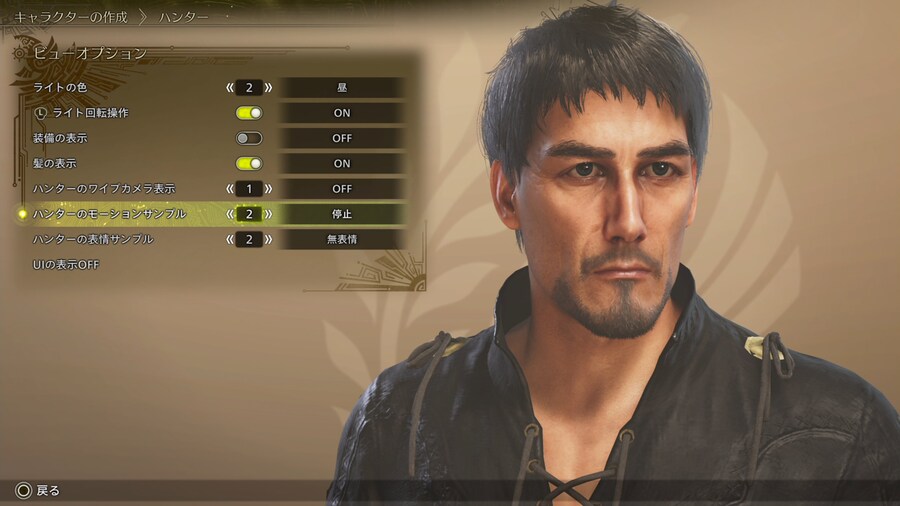Click the right arrow for ライトの色
Screen dimensions: 900x506
click(268, 88)
